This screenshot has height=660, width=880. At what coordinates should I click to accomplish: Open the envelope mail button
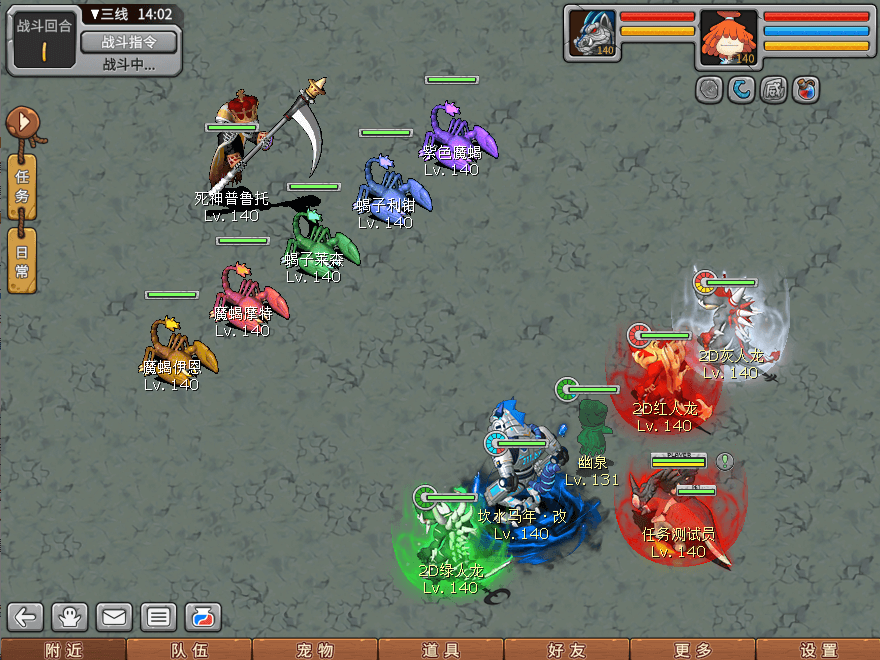coord(114,616)
